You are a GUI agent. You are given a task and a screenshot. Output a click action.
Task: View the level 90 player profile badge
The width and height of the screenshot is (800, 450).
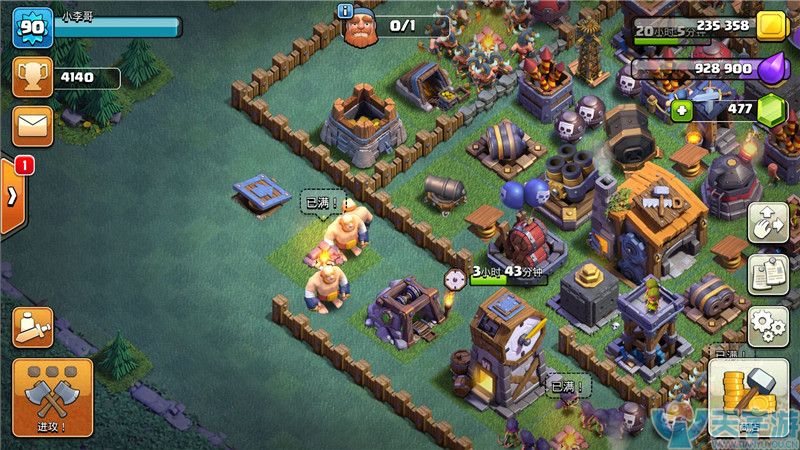coord(32,27)
